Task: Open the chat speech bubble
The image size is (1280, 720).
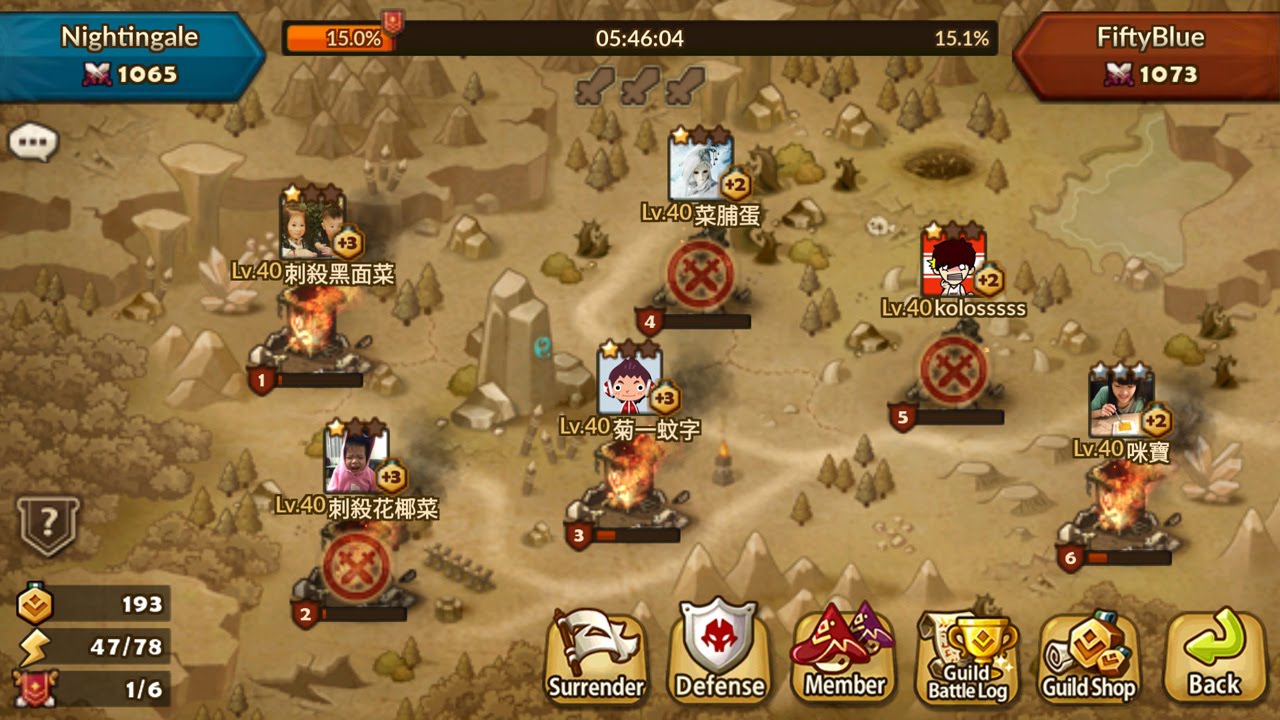Action: (x=33, y=142)
